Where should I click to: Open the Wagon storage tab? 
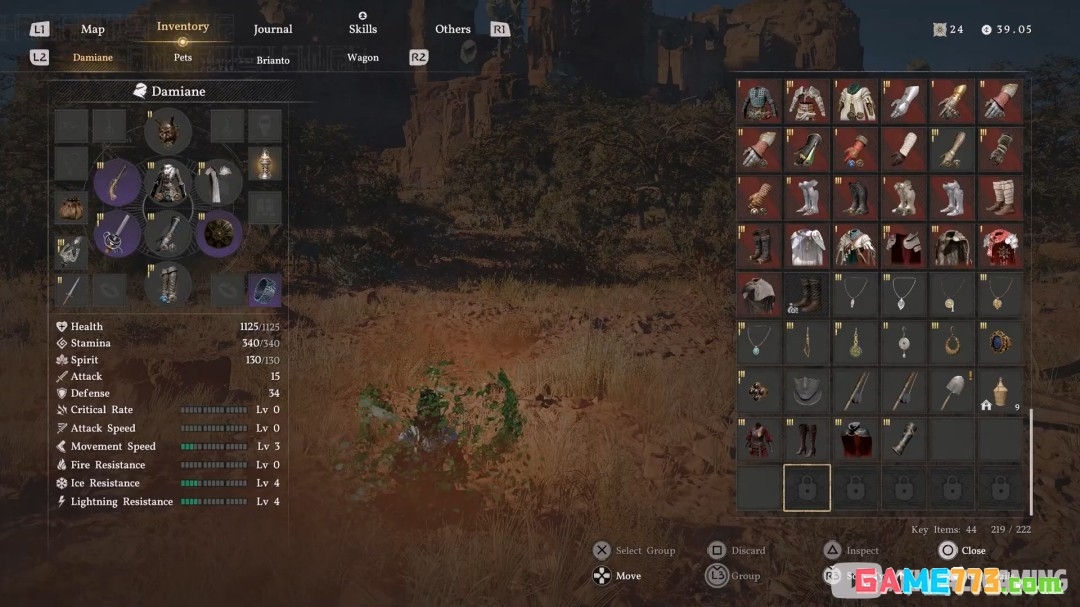pos(362,58)
